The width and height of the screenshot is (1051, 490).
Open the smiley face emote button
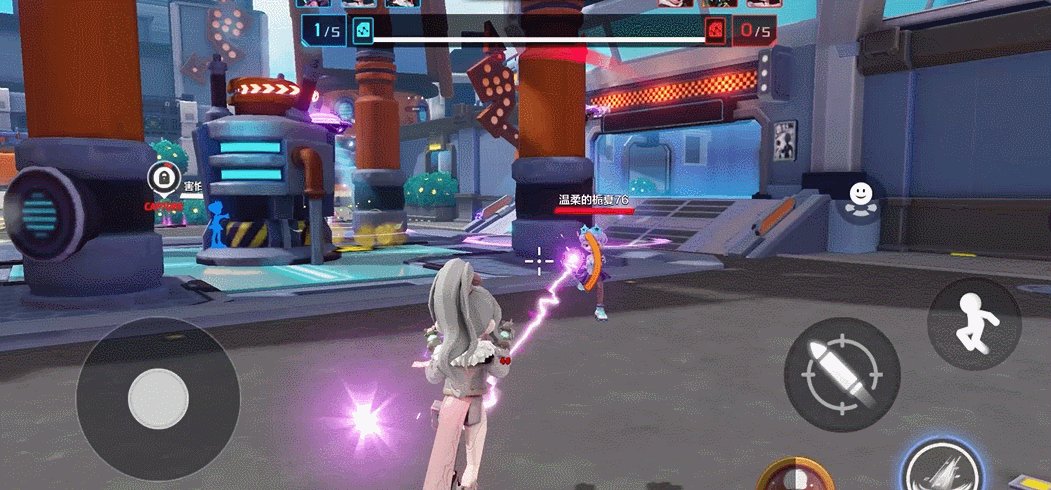click(x=858, y=196)
